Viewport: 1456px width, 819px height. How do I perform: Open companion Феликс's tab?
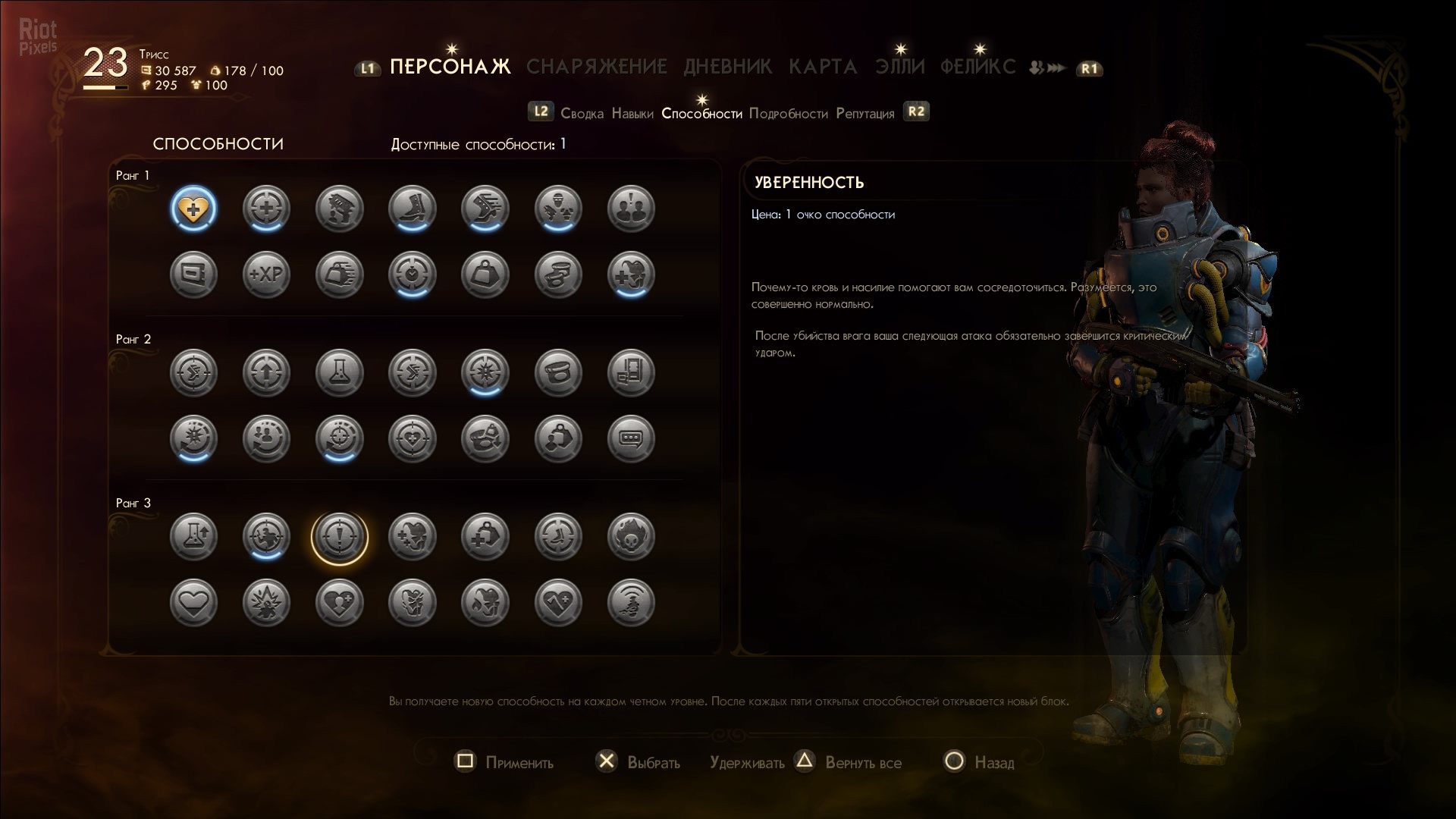[977, 67]
